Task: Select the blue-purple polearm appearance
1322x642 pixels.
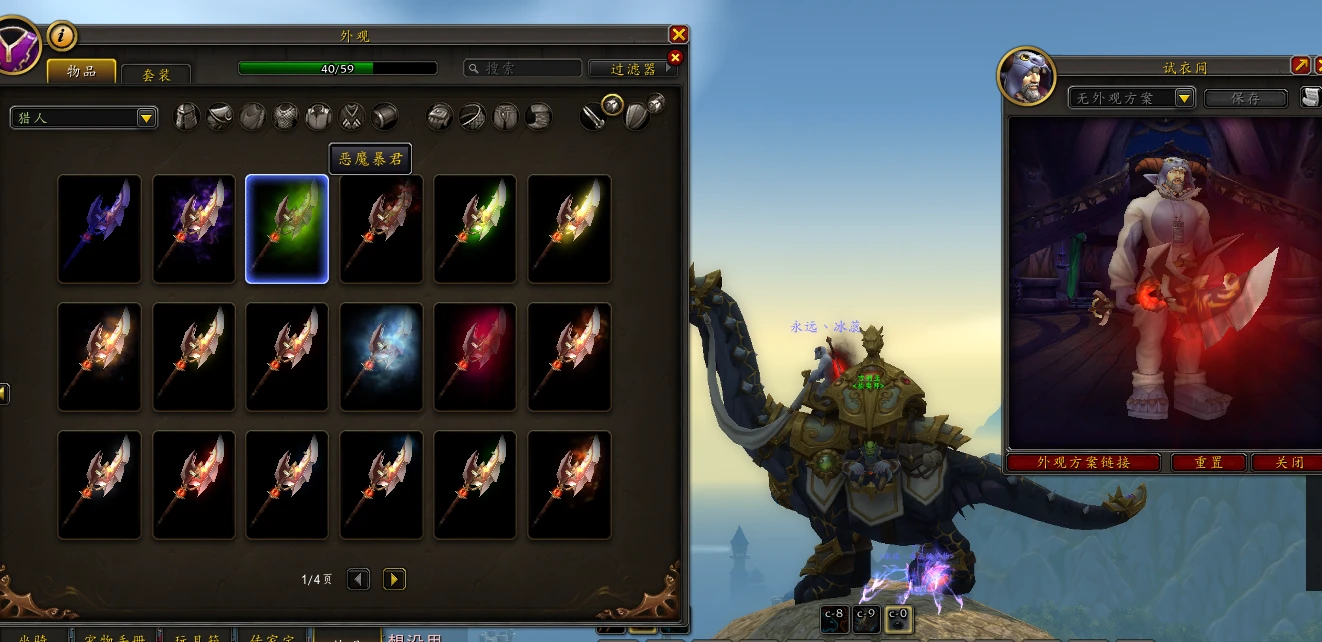Action: [99, 229]
